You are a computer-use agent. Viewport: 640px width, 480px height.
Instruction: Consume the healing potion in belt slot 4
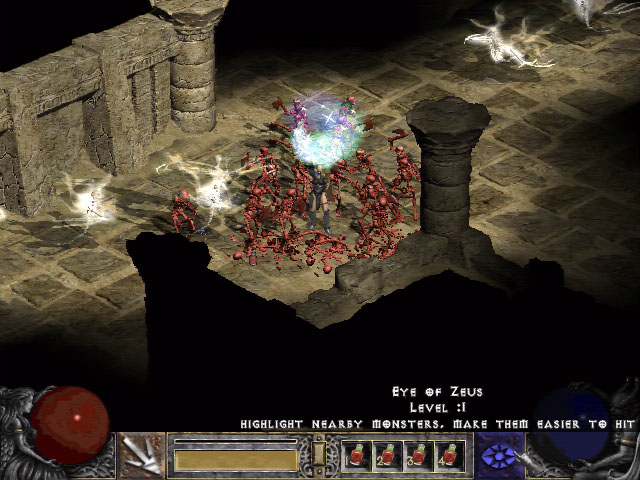[447, 456]
